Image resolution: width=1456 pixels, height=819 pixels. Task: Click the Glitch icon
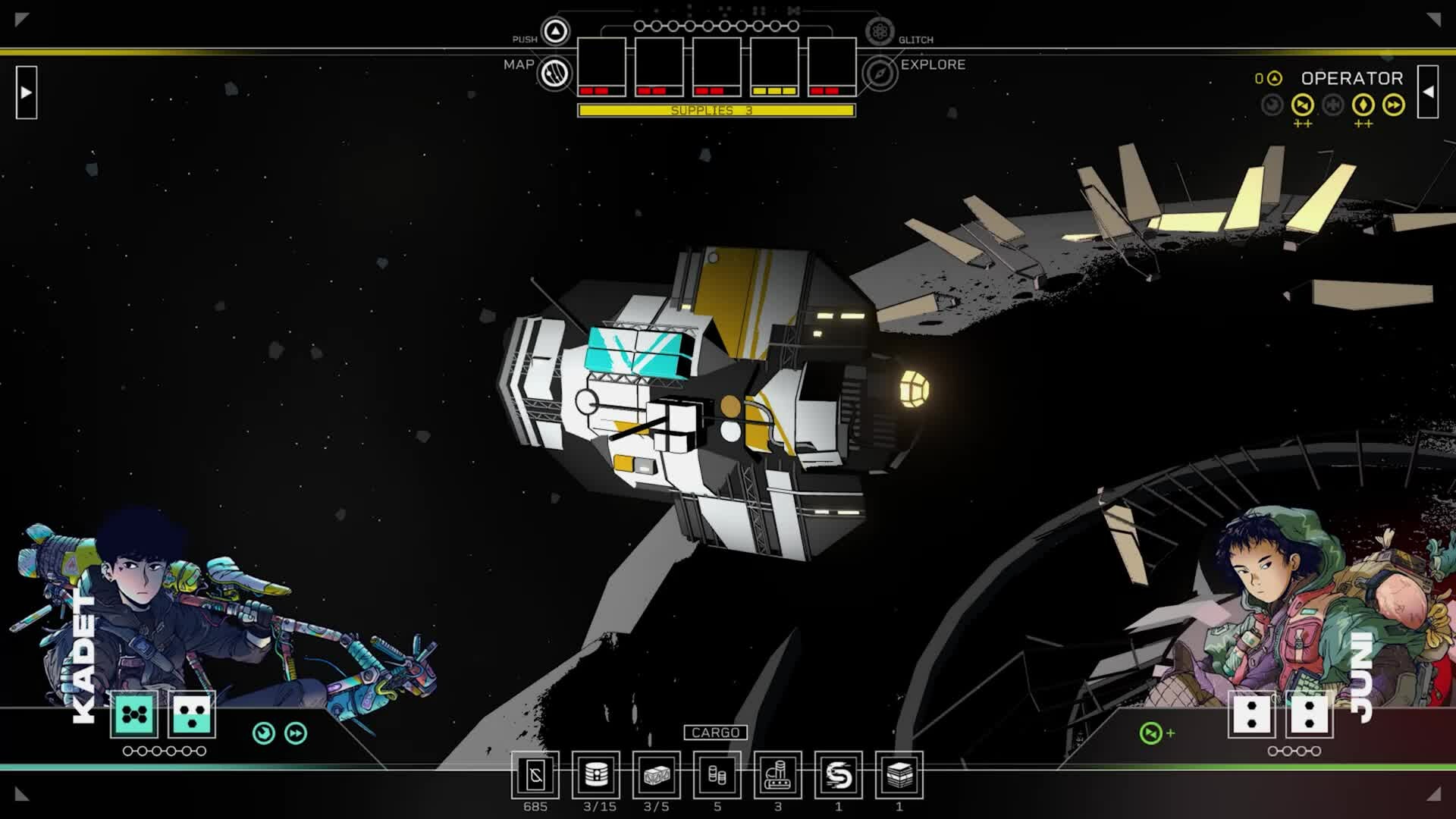880,32
